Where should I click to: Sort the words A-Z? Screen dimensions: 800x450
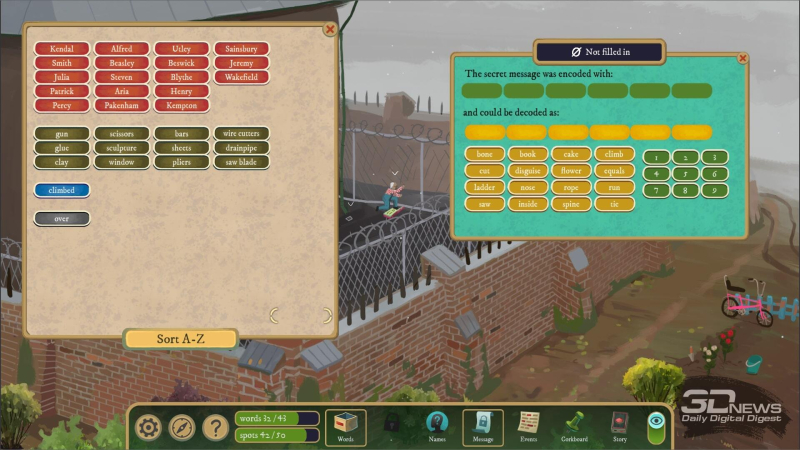(x=181, y=339)
